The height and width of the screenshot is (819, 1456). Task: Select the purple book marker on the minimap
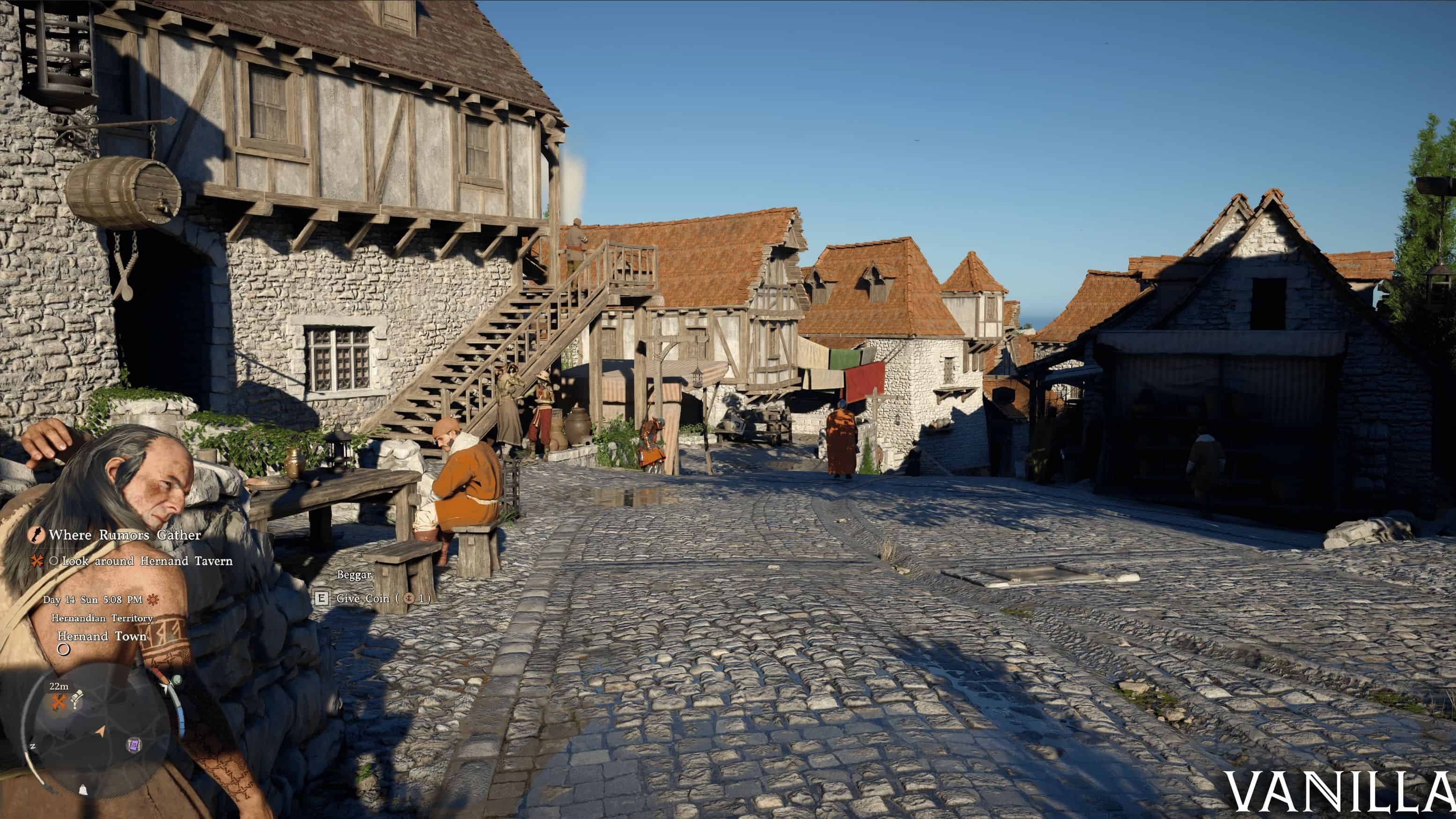pos(134,746)
